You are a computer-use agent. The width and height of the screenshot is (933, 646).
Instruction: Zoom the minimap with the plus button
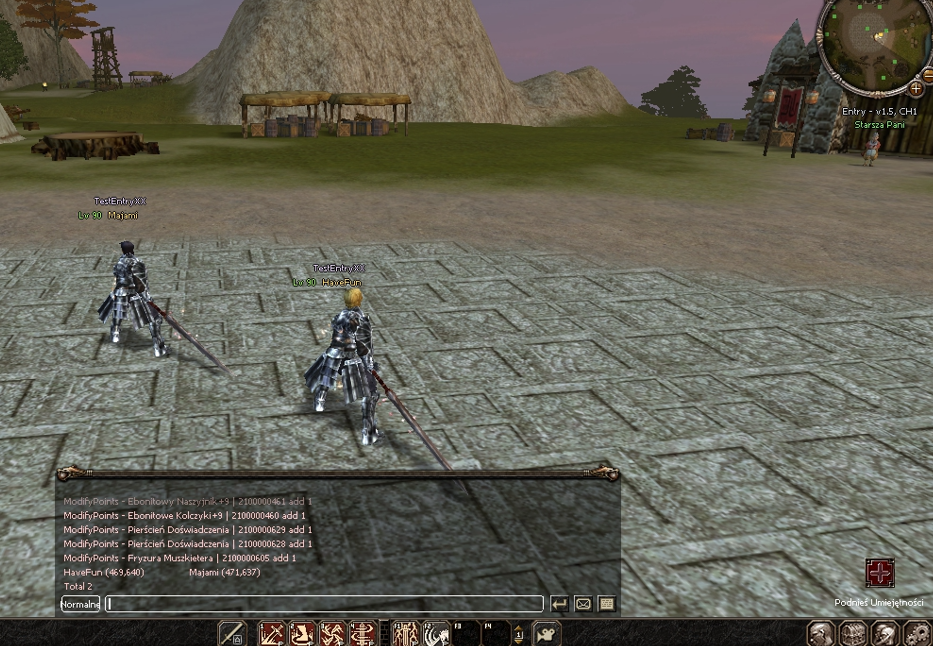915,89
